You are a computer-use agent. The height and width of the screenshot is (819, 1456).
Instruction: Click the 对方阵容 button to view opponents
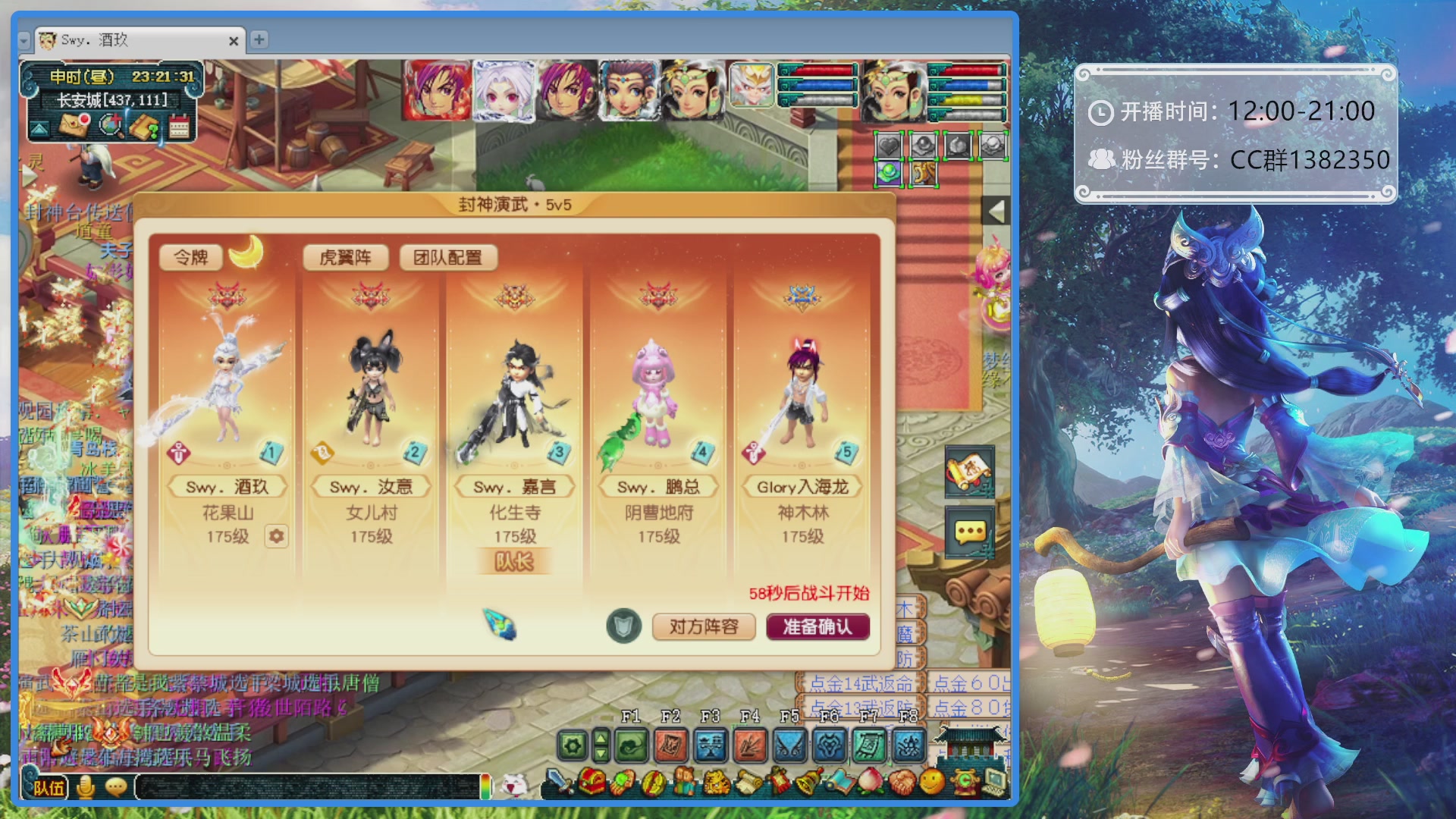coord(704,627)
